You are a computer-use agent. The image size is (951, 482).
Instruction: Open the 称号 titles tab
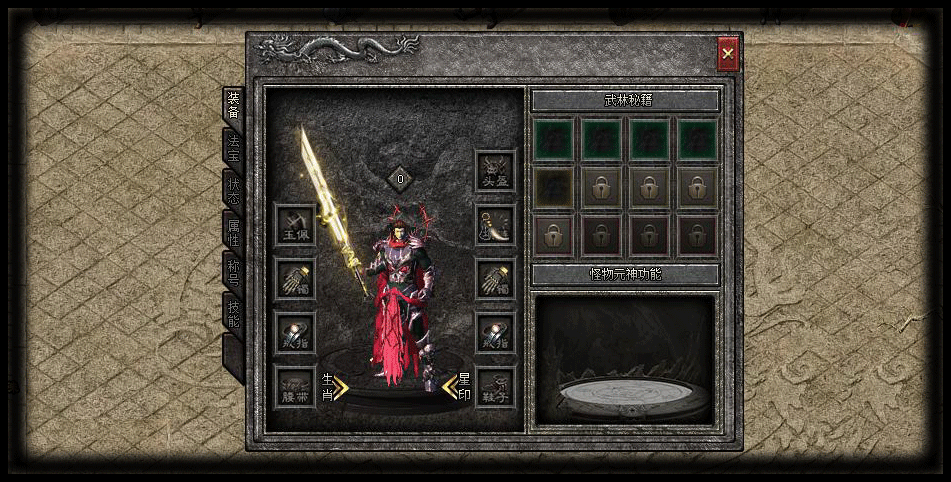(x=233, y=273)
